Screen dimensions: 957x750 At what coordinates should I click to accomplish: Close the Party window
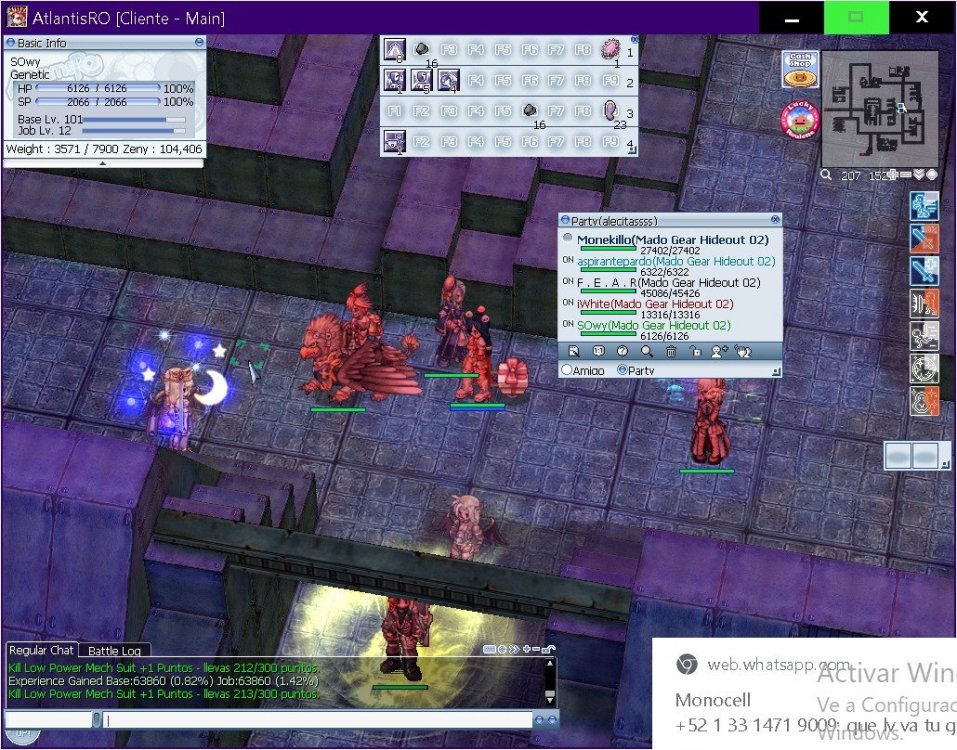(x=775, y=219)
